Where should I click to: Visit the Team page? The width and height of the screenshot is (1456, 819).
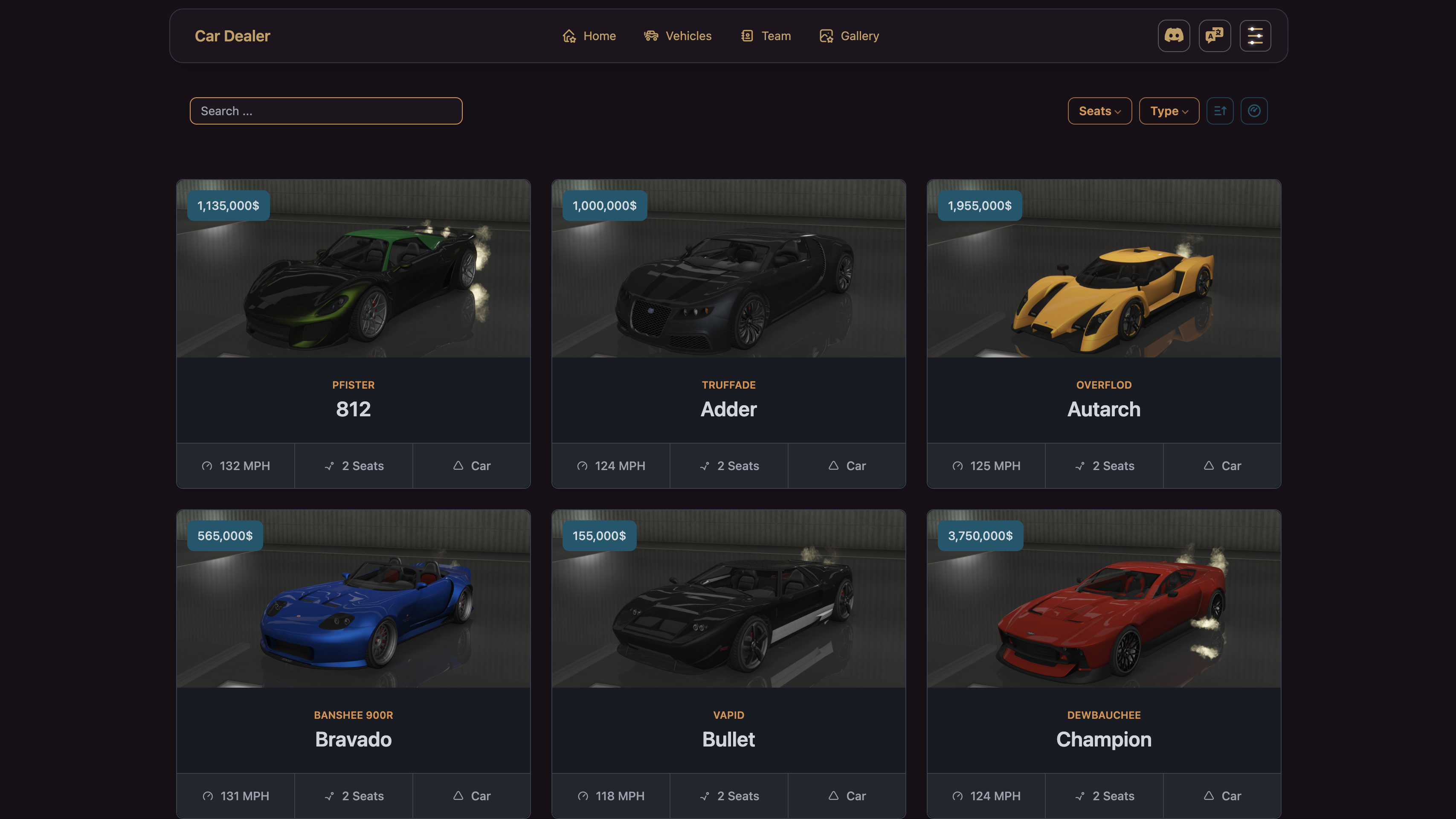[766, 36]
